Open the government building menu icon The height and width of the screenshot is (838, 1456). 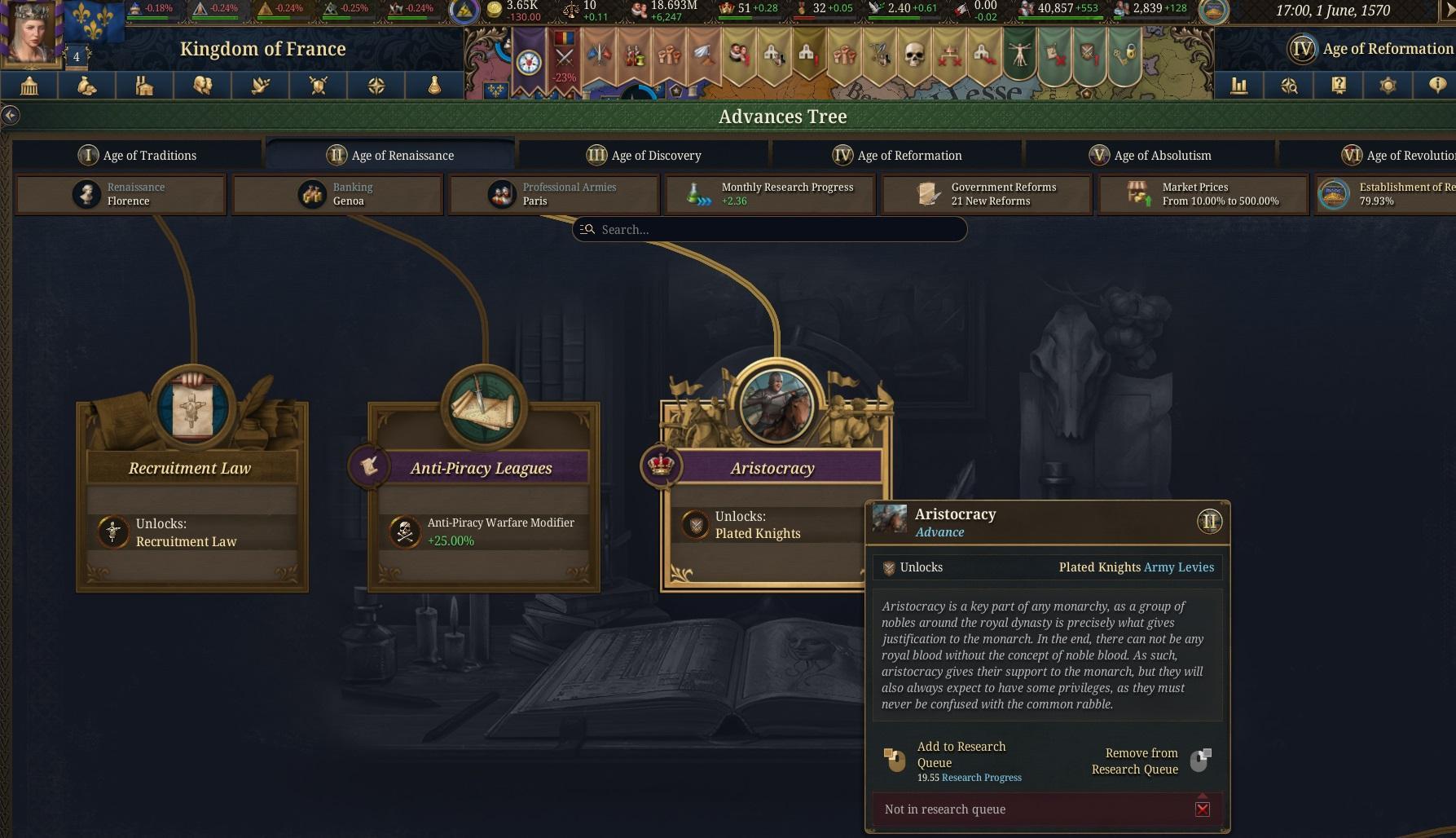[29, 86]
